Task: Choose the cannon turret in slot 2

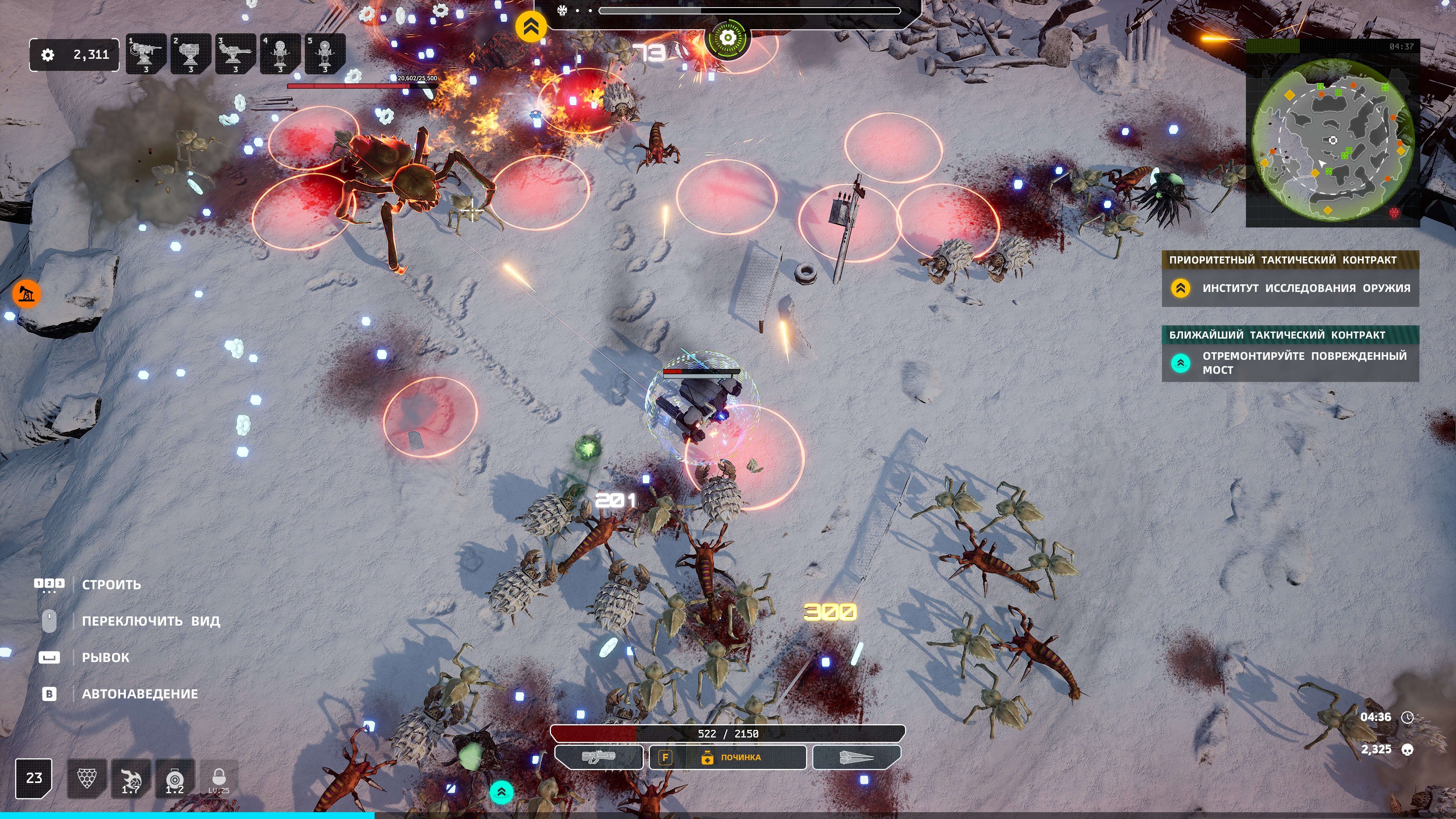Action: [190, 54]
